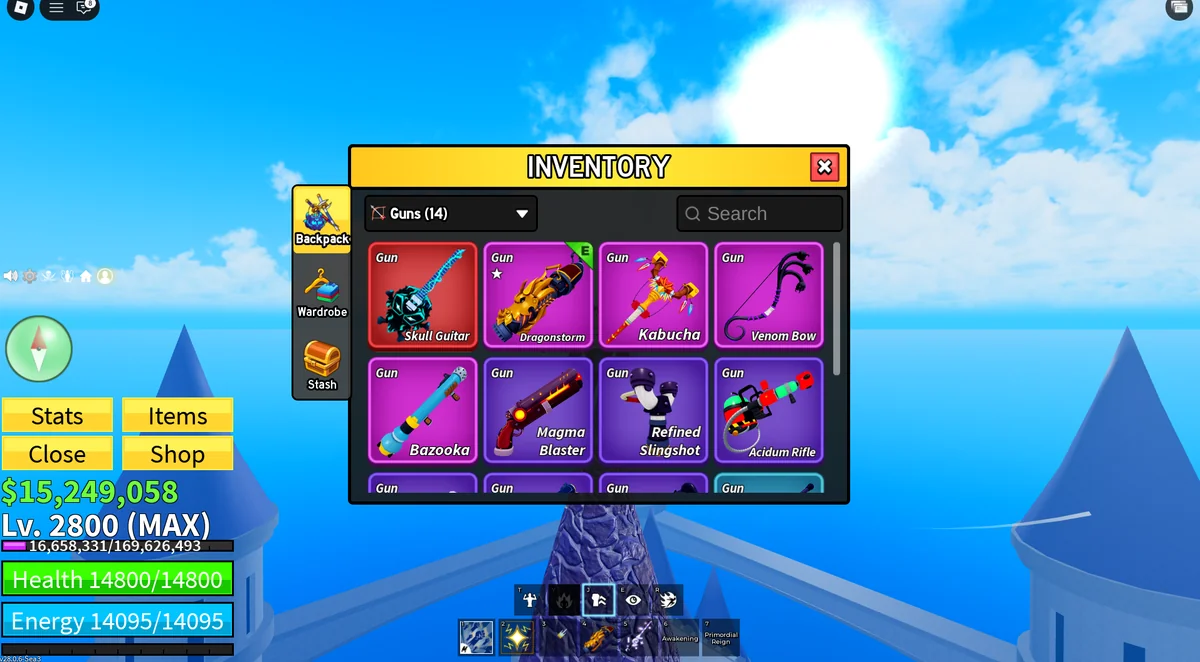Open the Stash tab

pyautogui.click(x=322, y=365)
